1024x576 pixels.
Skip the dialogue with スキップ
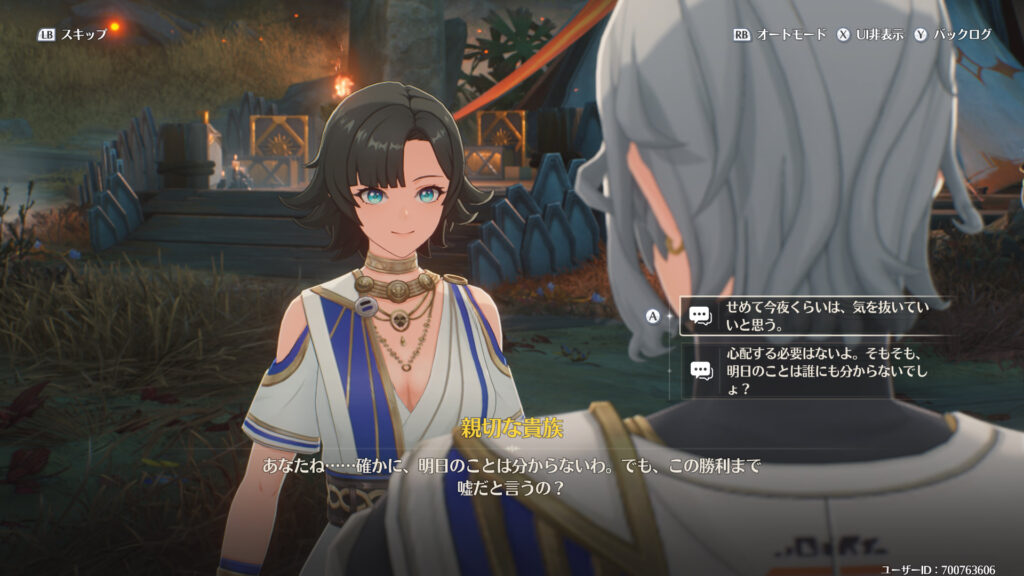click(74, 34)
